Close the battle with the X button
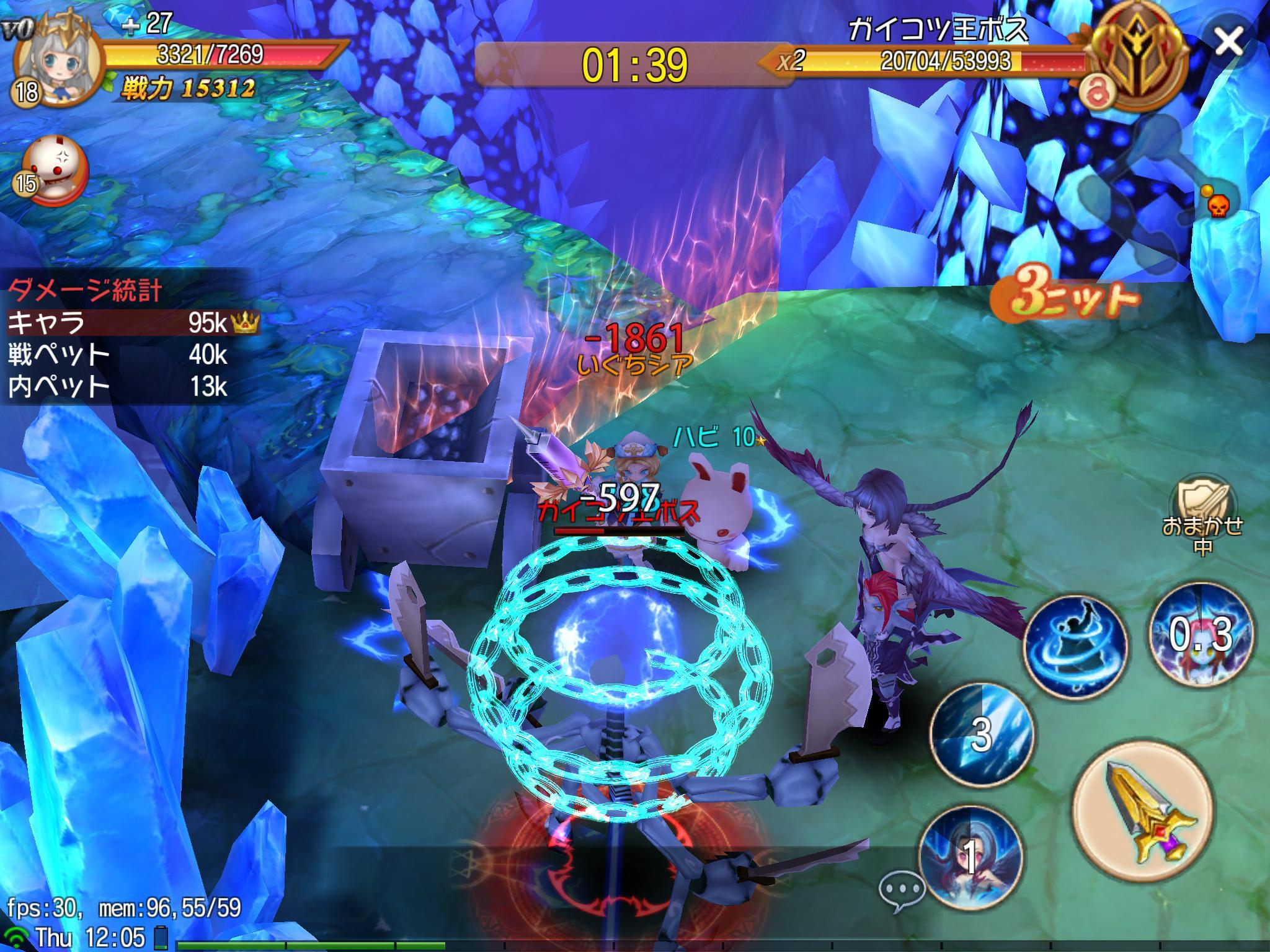 [1227, 42]
